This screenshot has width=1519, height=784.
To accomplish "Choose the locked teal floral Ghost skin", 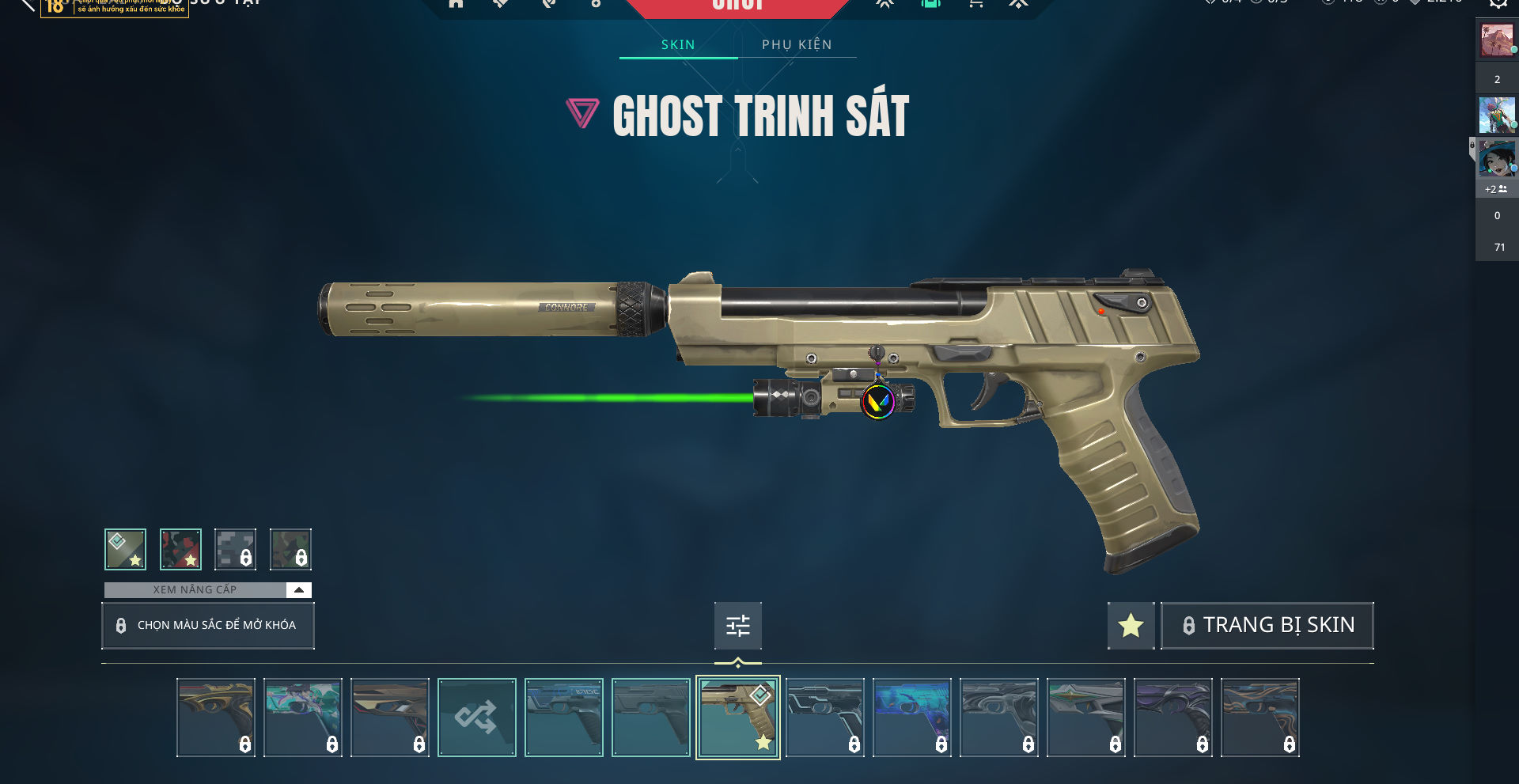I will click(302, 718).
